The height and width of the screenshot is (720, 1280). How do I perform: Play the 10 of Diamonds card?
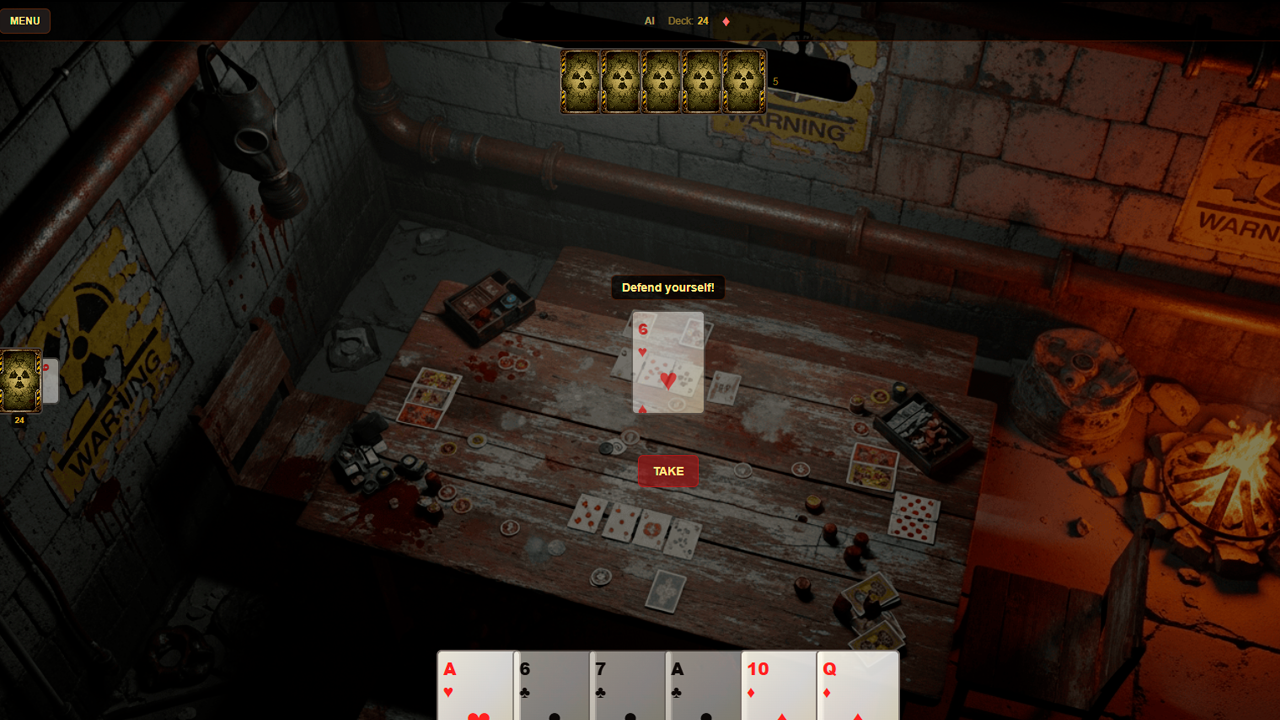(779, 686)
